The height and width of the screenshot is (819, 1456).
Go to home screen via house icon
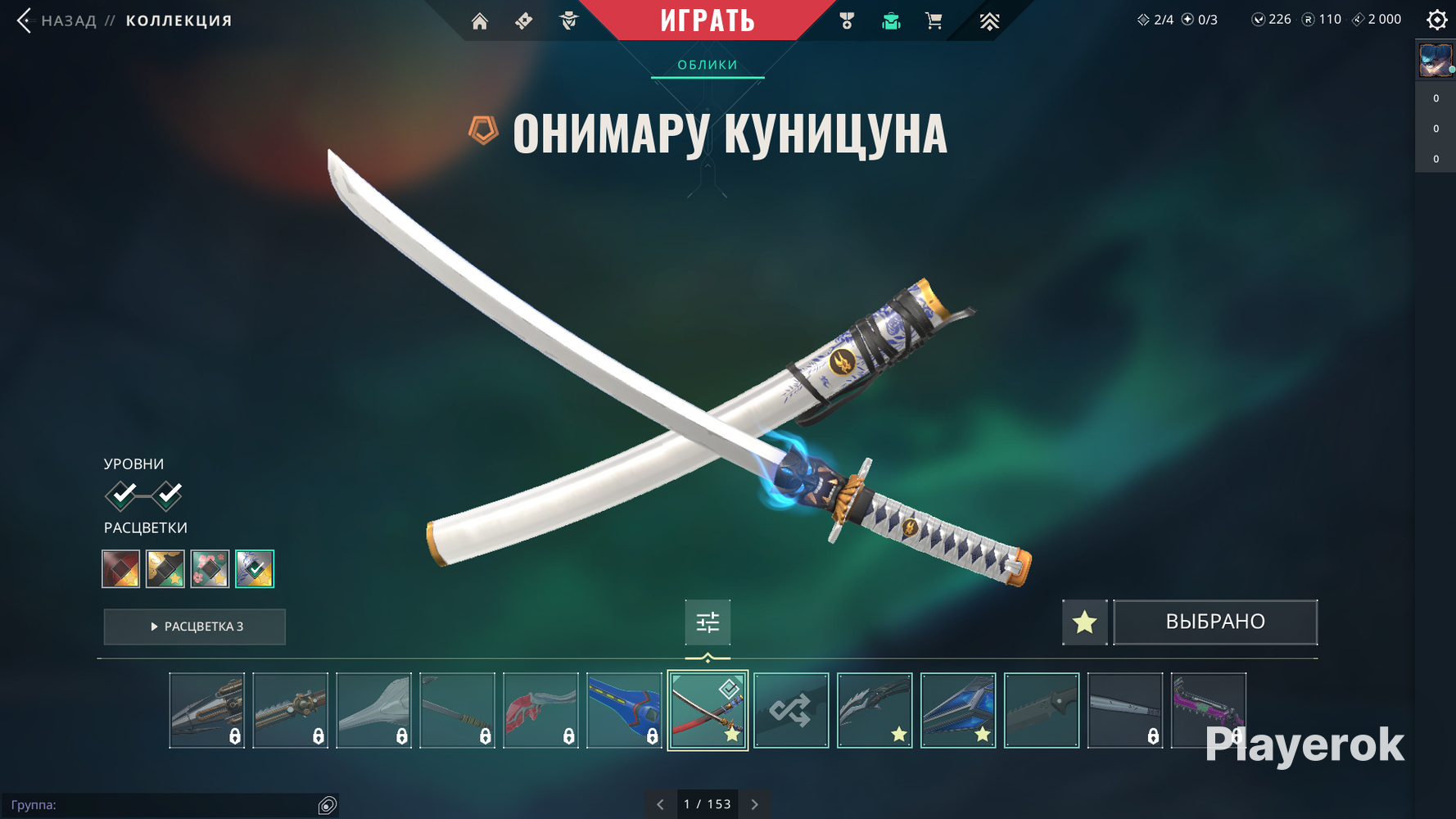tap(480, 21)
